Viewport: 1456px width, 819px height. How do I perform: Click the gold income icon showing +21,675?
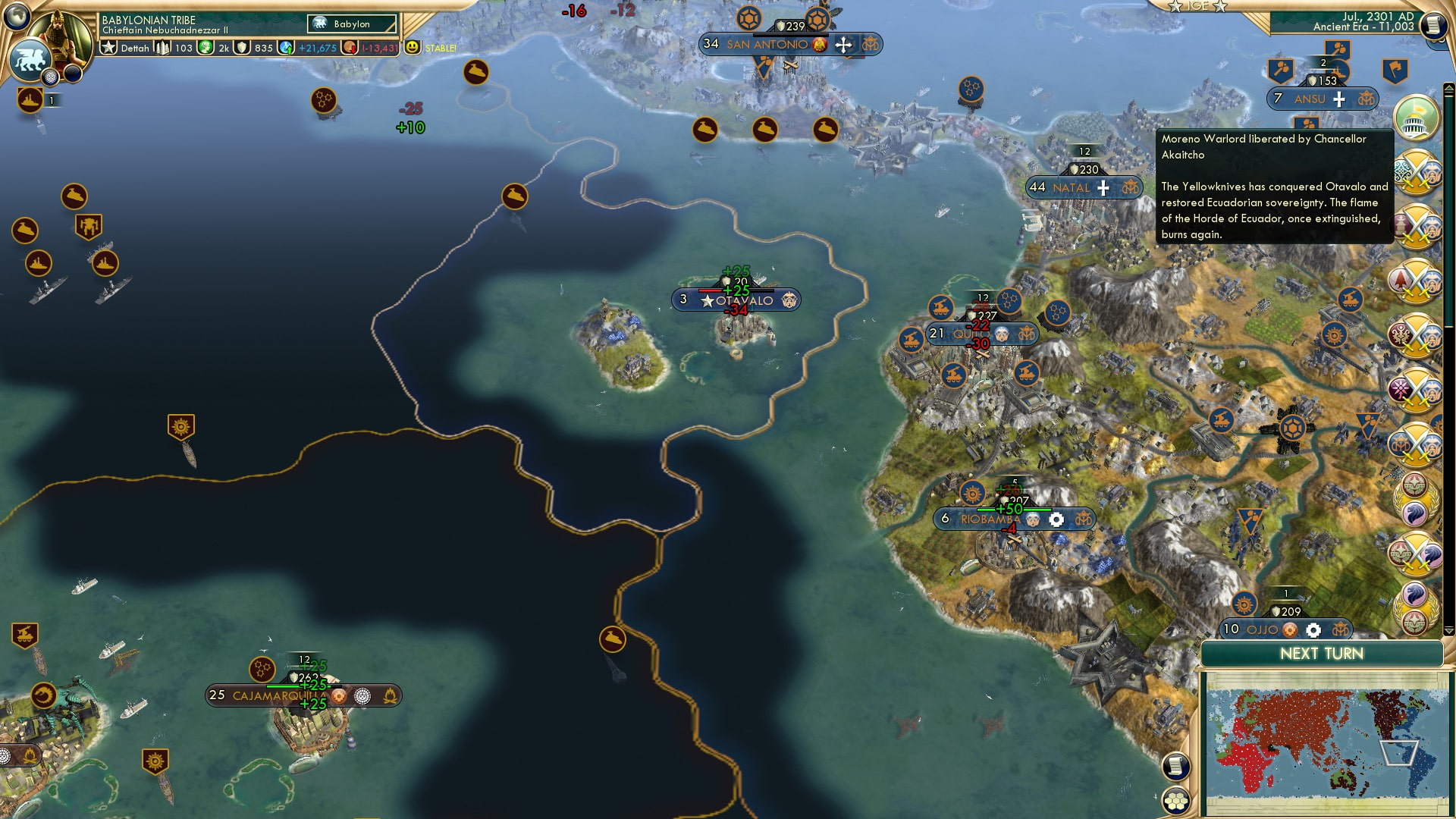click(287, 46)
